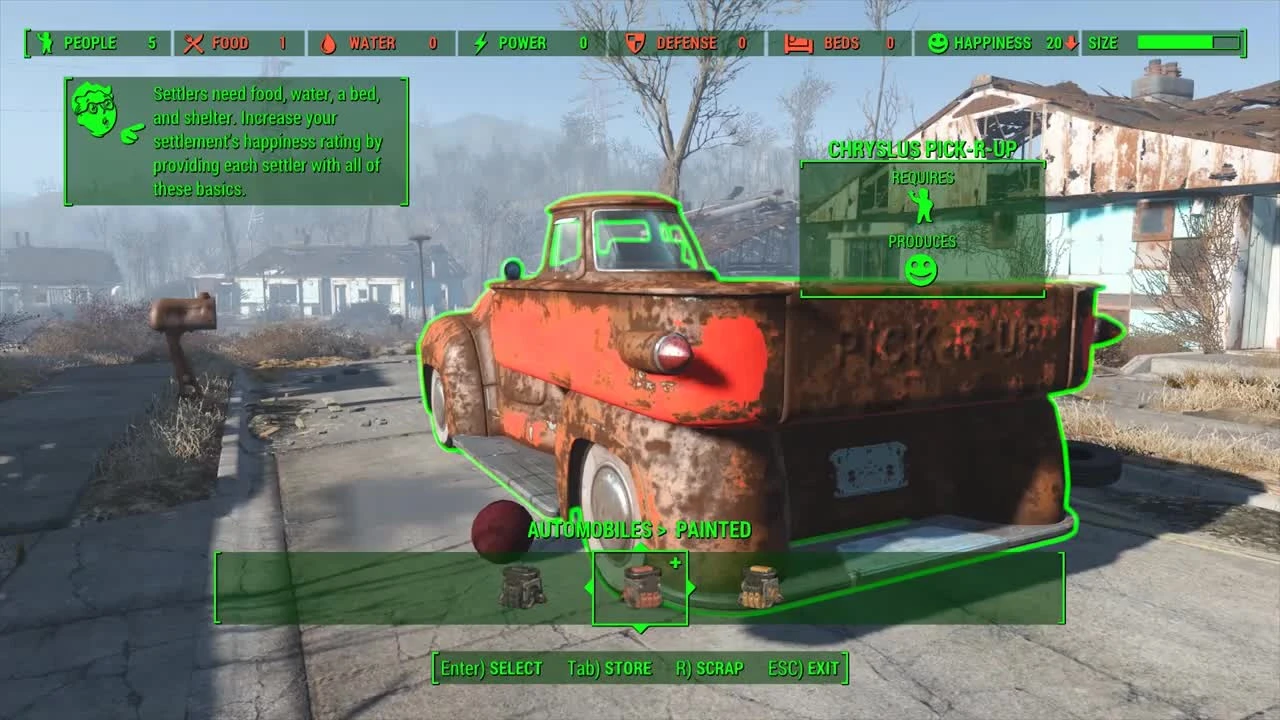Click the down arrow below the selected variant
This screenshot has width=1280, height=720.
point(639,627)
